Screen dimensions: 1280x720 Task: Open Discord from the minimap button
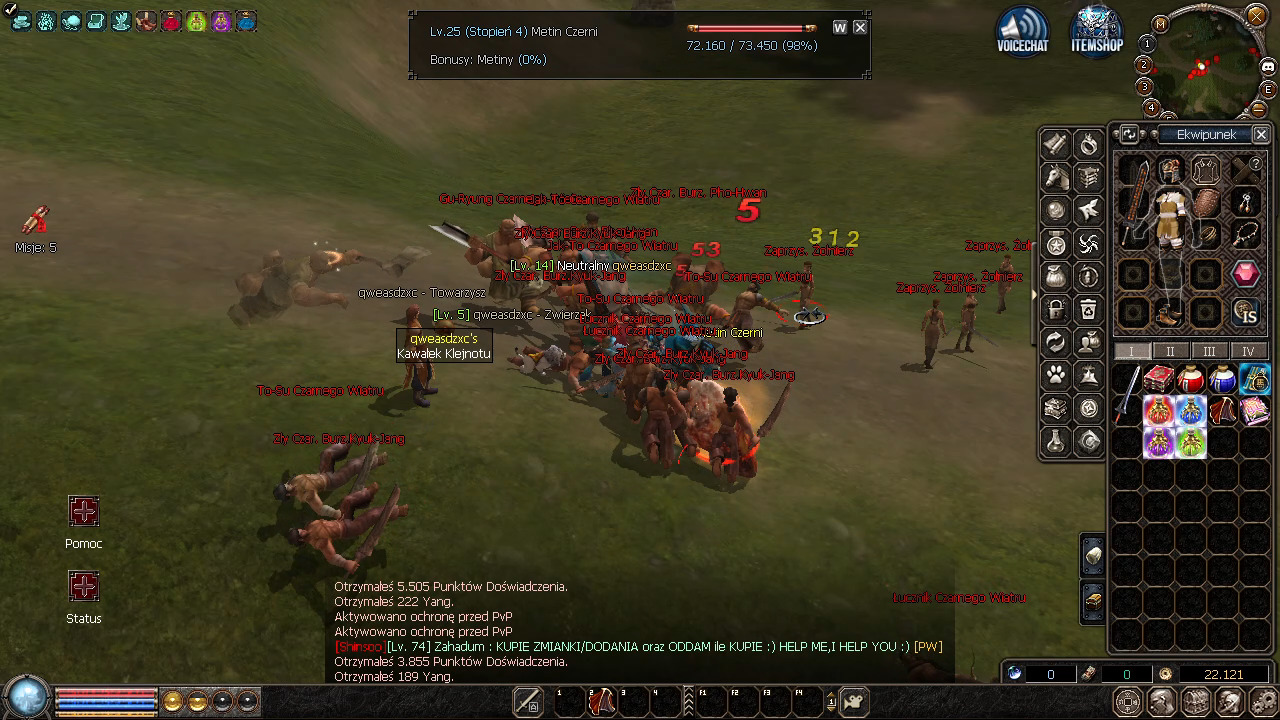[x=1268, y=67]
